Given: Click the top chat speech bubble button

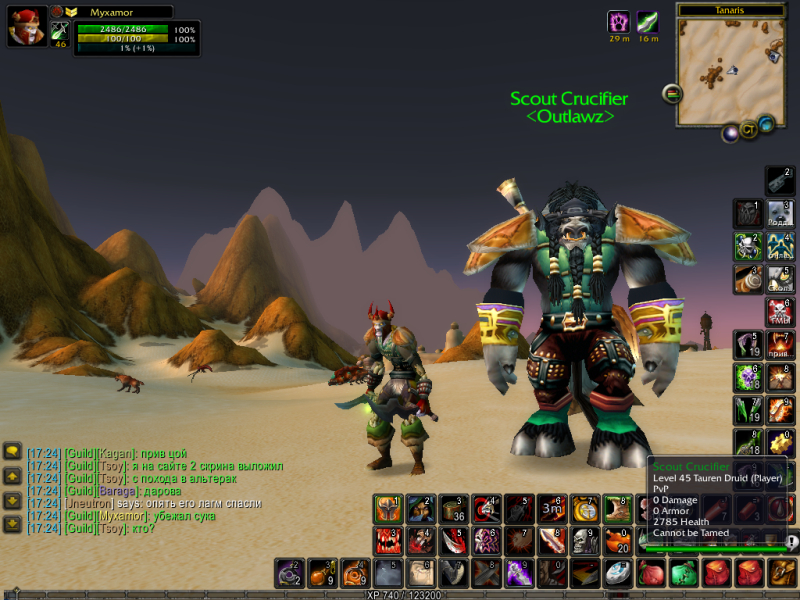Looking at the screenshot, I should pyautogui.click(x=13, y=451).
